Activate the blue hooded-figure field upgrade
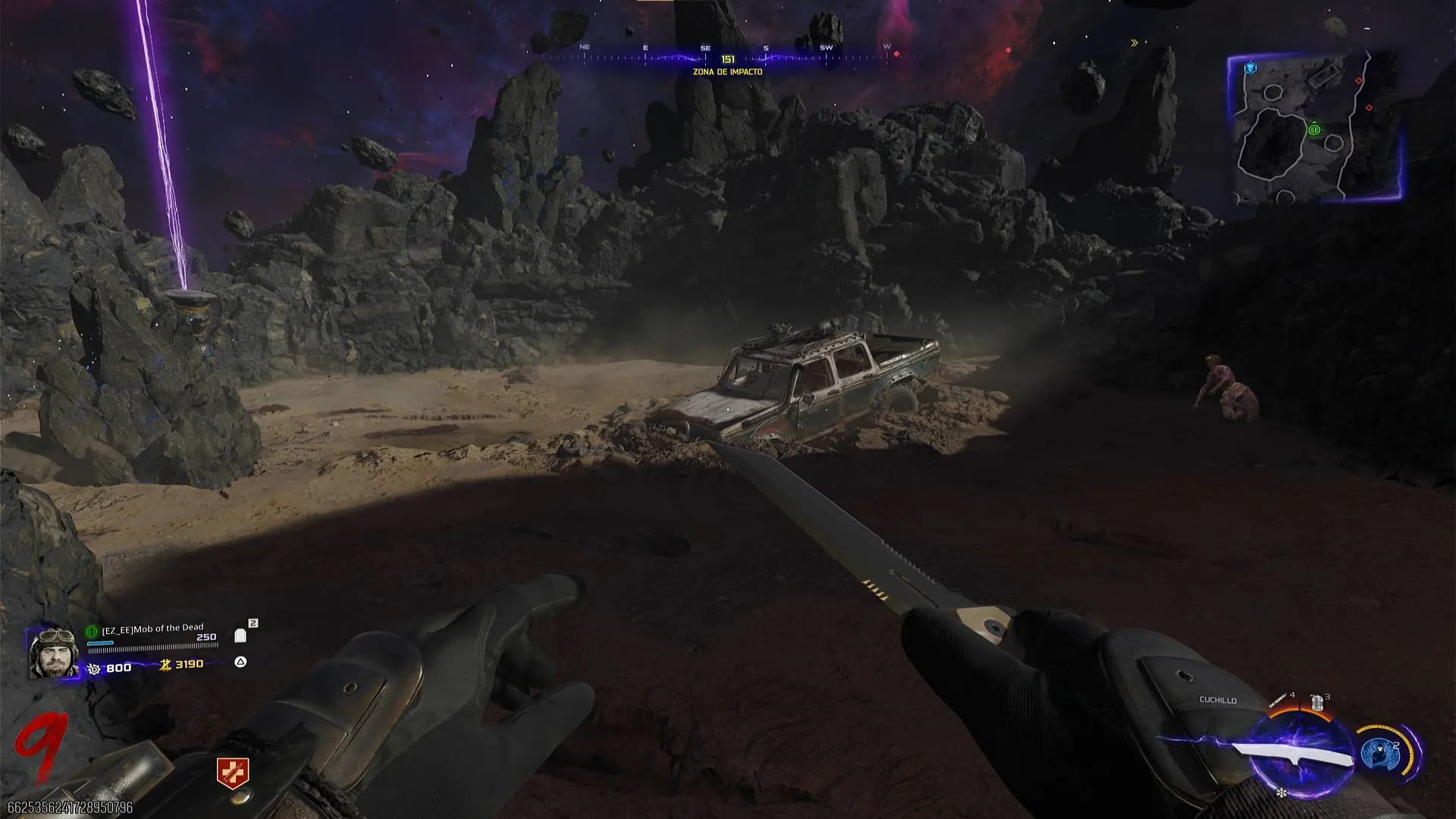The image size is (1456, 819). [1379, 753]
